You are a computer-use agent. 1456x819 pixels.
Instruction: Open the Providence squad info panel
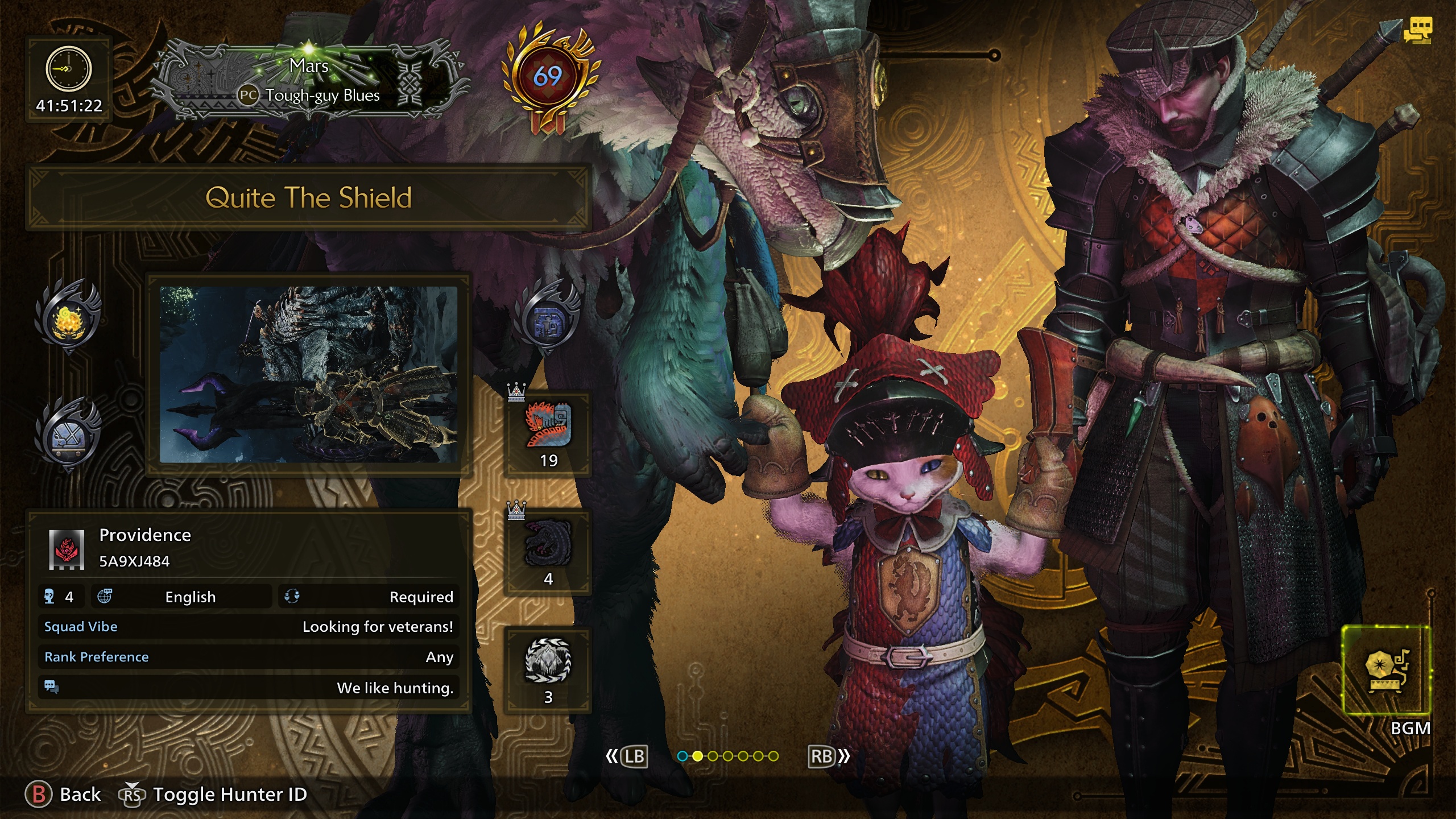249,611
